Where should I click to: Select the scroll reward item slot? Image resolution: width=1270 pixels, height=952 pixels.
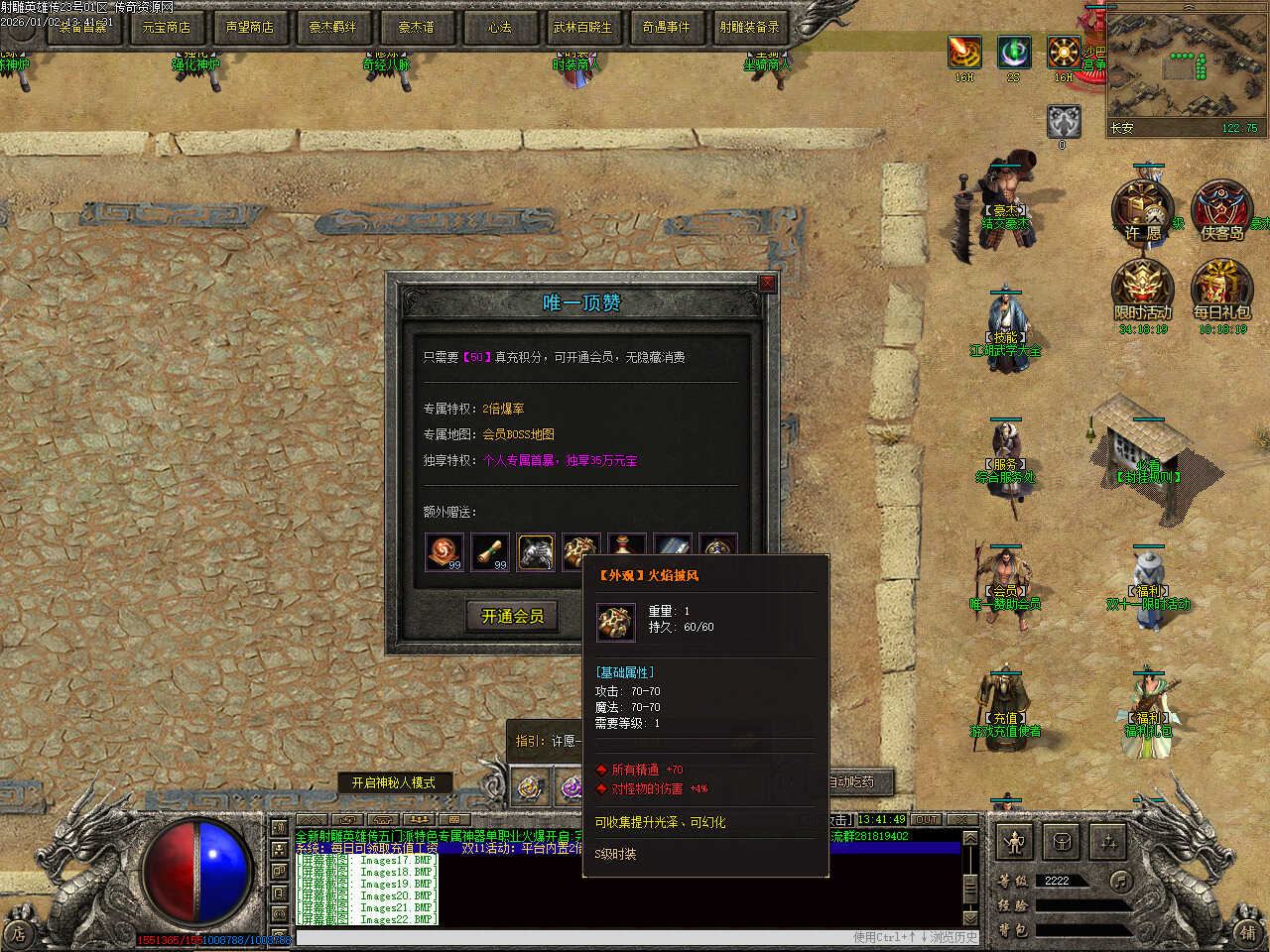[489, 551]
